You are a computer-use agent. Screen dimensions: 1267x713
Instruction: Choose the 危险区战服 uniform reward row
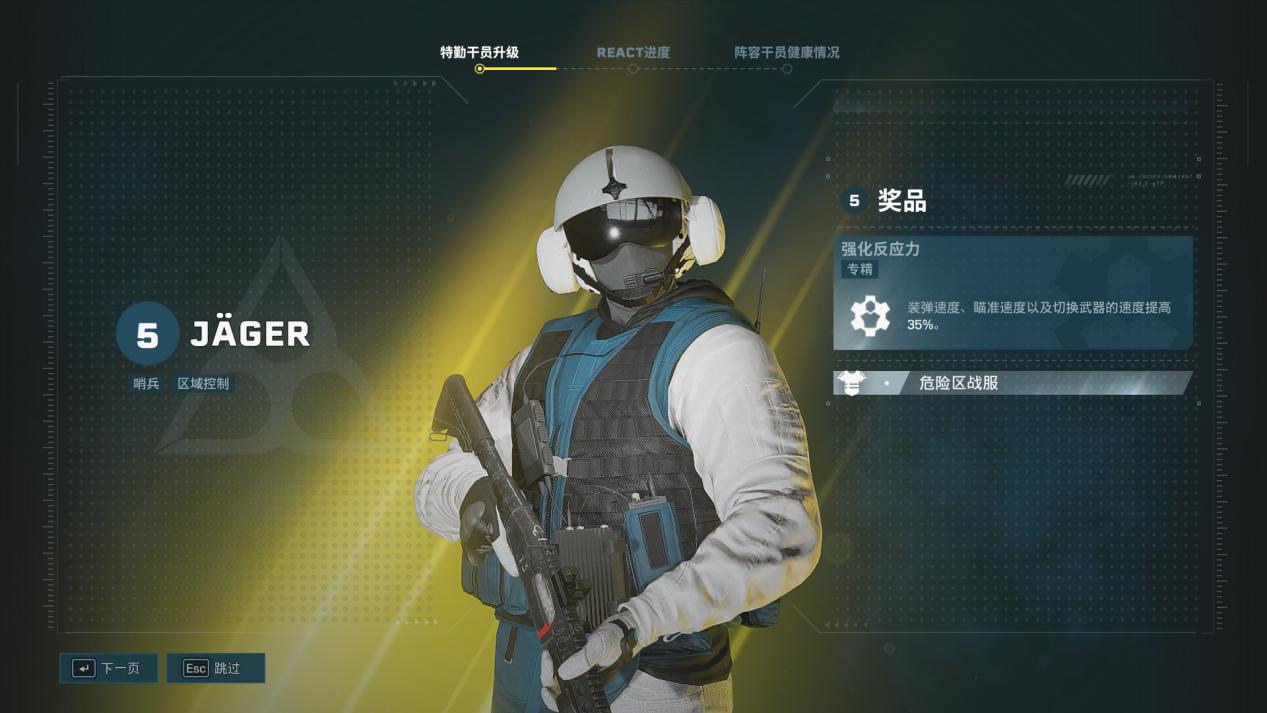[1012, 383]
